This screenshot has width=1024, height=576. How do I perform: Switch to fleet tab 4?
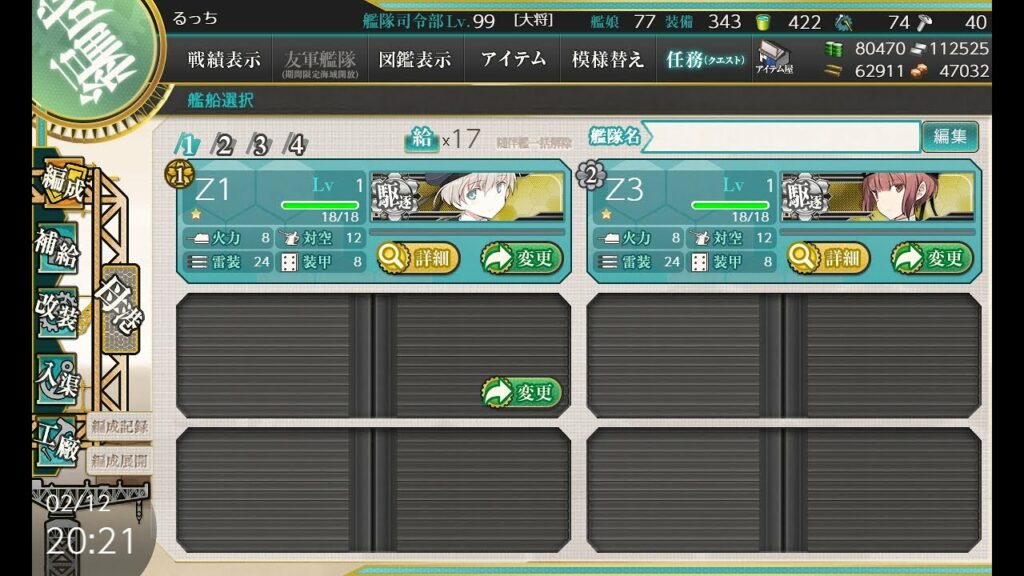(x=296, y=145)
